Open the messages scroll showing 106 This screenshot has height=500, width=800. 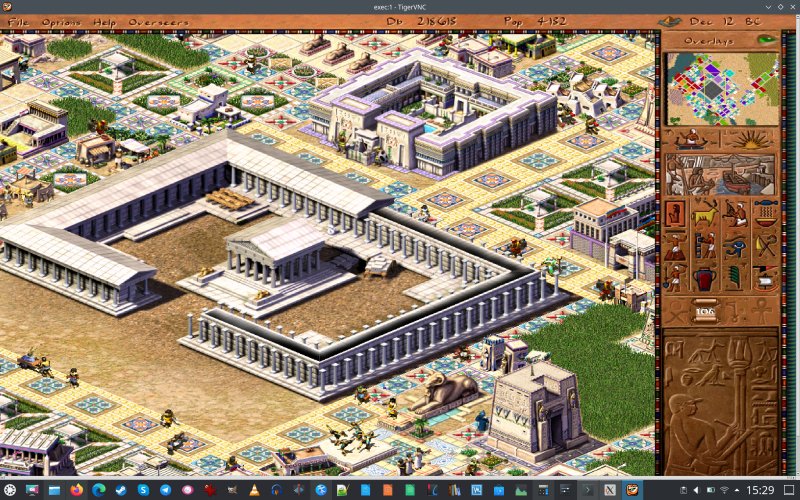tap(706, 309)
